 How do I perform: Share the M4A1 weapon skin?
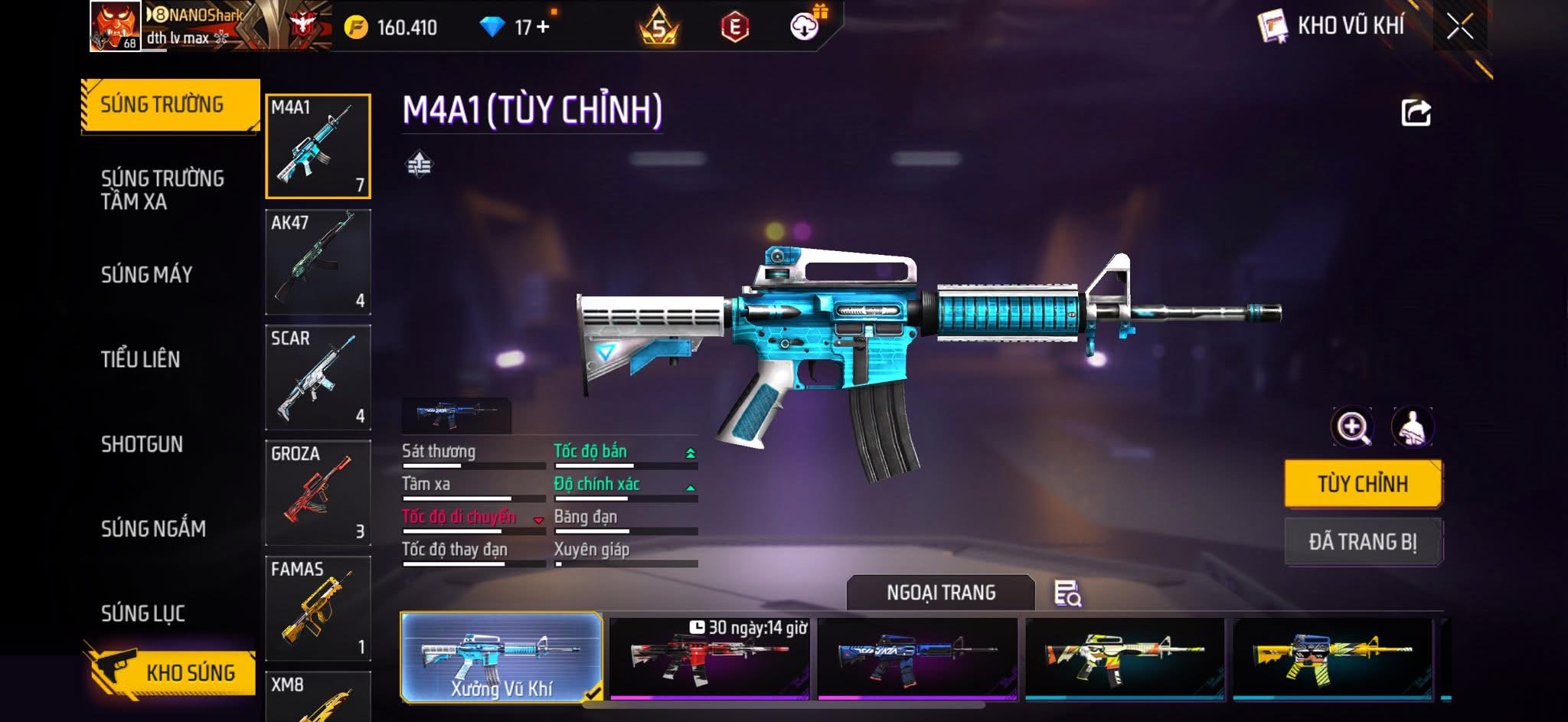pyautogui.click(x=1416, y=113)
